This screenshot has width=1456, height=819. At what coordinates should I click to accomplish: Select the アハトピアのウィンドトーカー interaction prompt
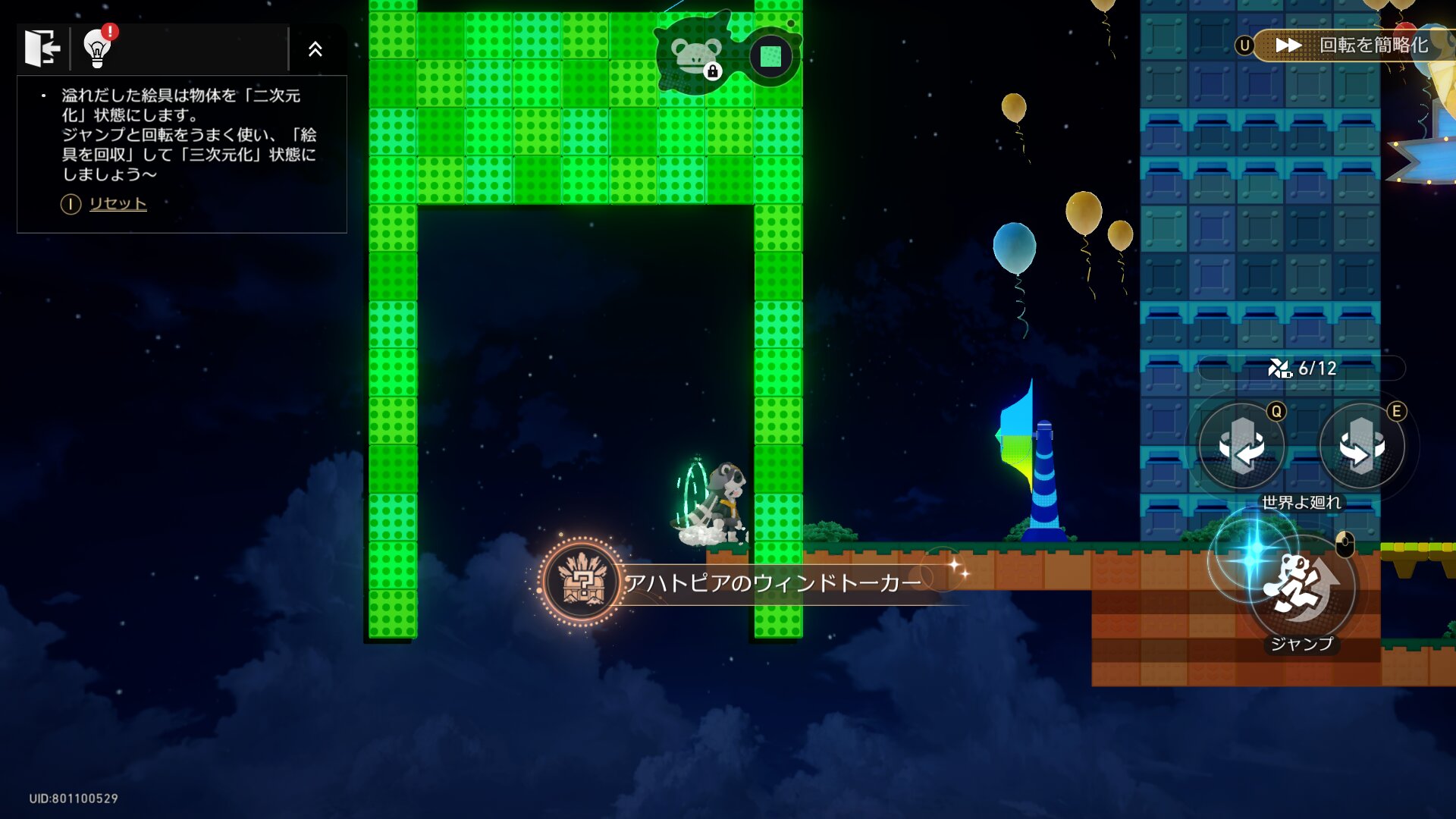click(x=772, y=582)
